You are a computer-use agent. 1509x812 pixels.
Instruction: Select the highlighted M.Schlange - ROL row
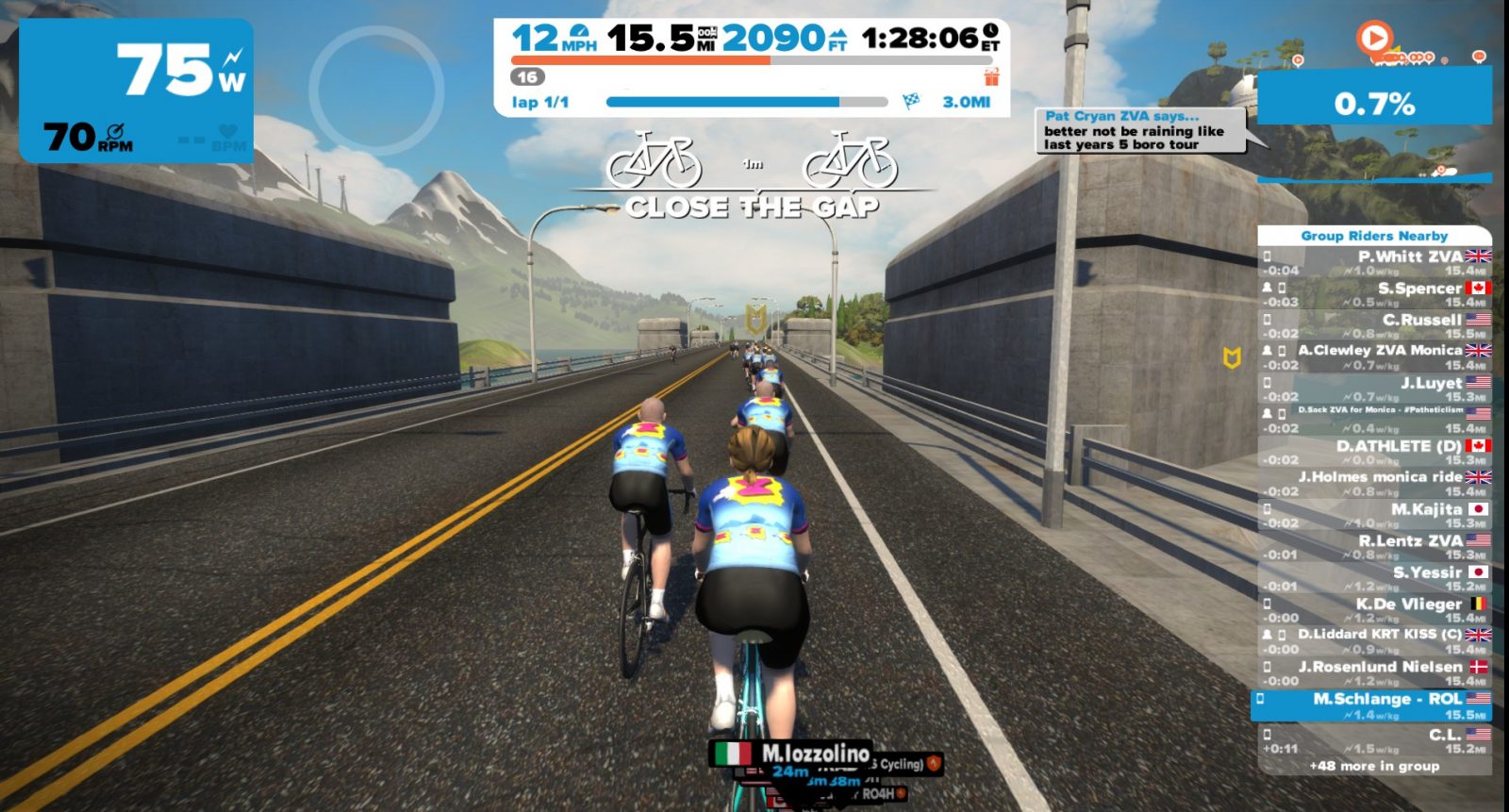(1373, 705)
